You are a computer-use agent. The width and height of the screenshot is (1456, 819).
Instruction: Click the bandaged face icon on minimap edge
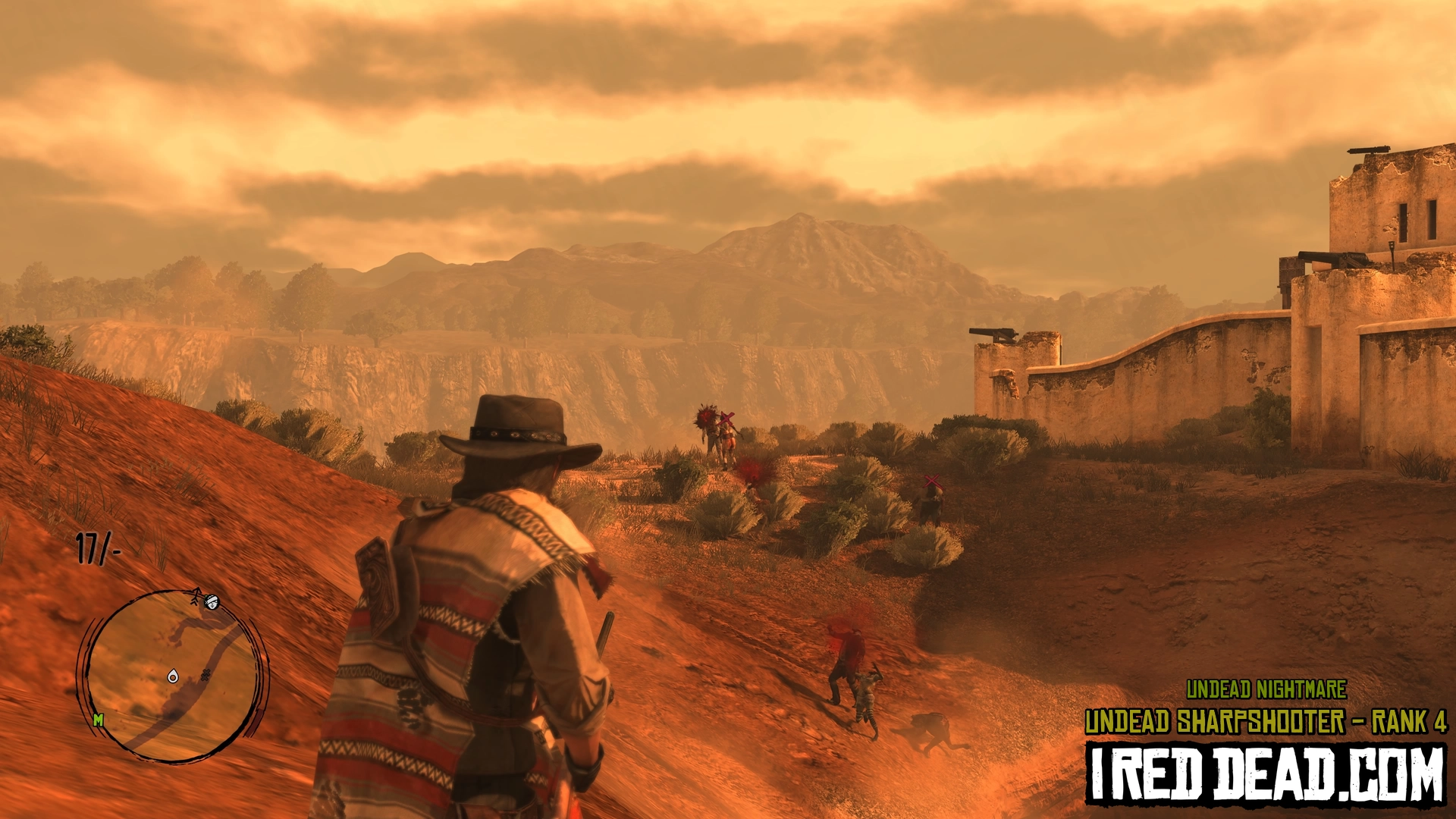212,602
